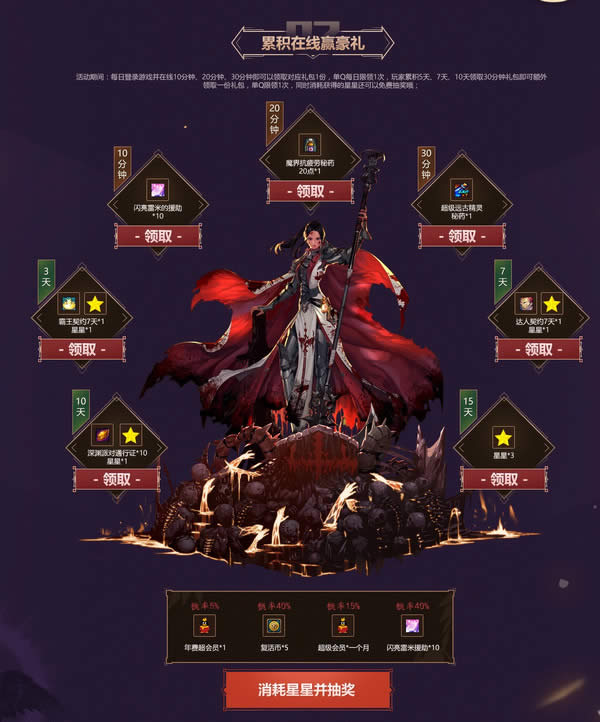Select the 深渊派对通行证 ticket icon
600x722 pixels.
[x=104, y=434]
